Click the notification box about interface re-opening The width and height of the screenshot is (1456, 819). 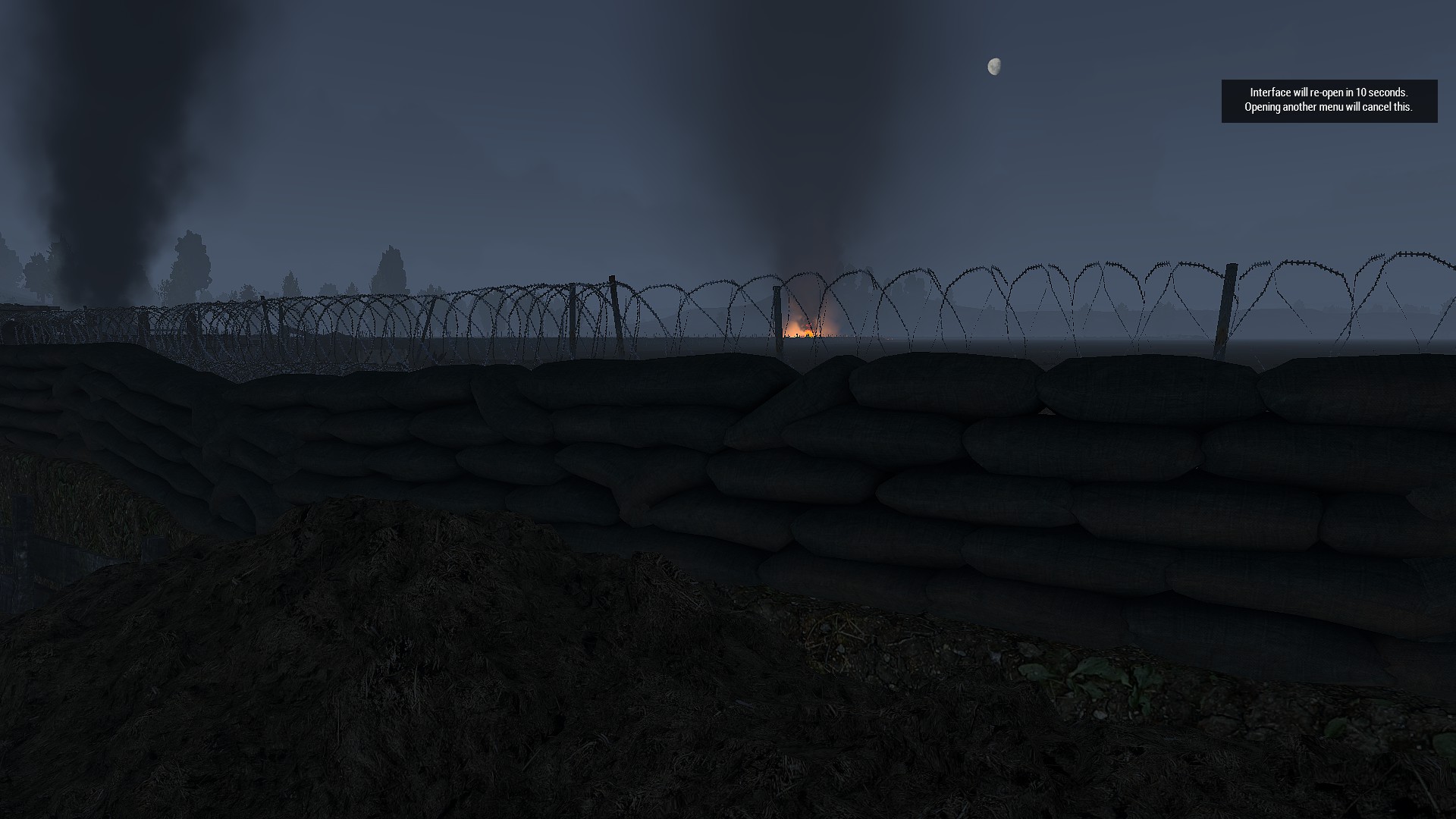(1329, 101)
